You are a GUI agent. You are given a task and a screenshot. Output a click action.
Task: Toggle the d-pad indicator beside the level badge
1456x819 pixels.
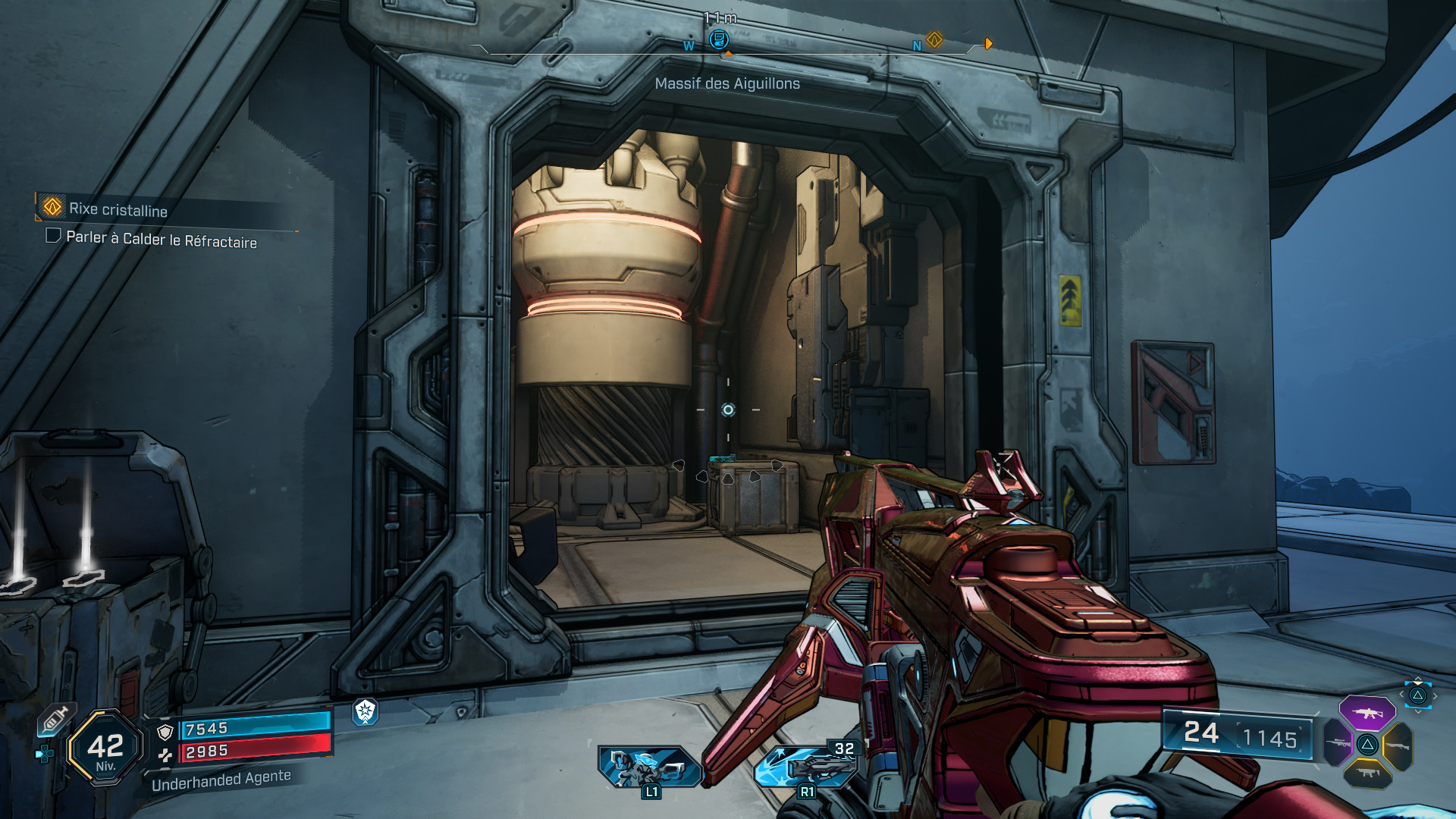tap(44, 755)
